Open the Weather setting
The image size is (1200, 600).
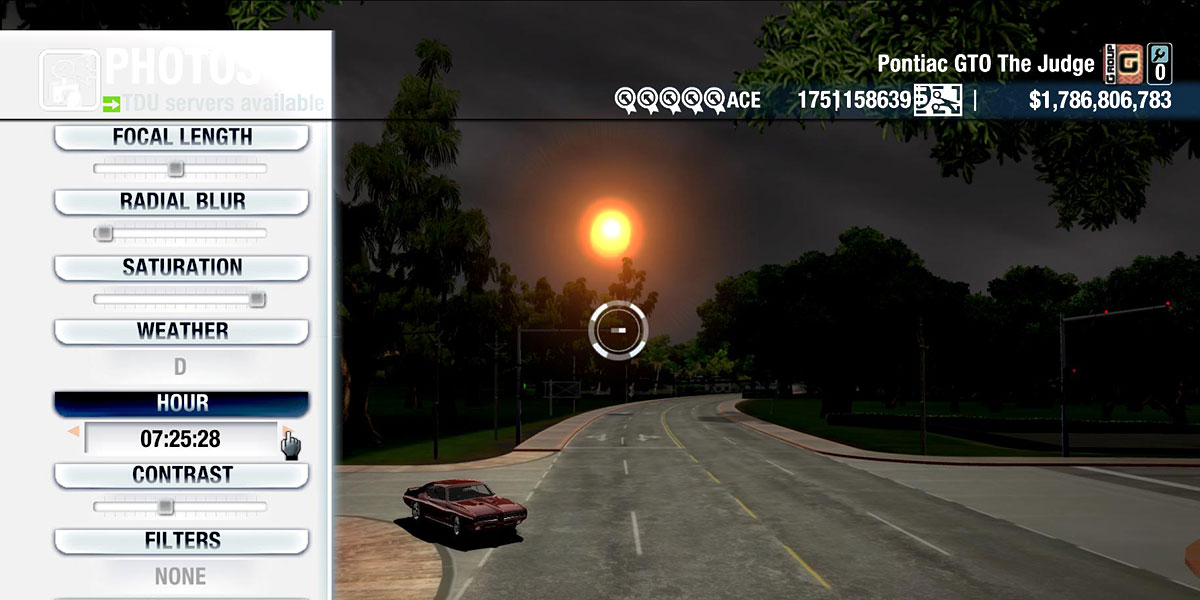point(181,331)
